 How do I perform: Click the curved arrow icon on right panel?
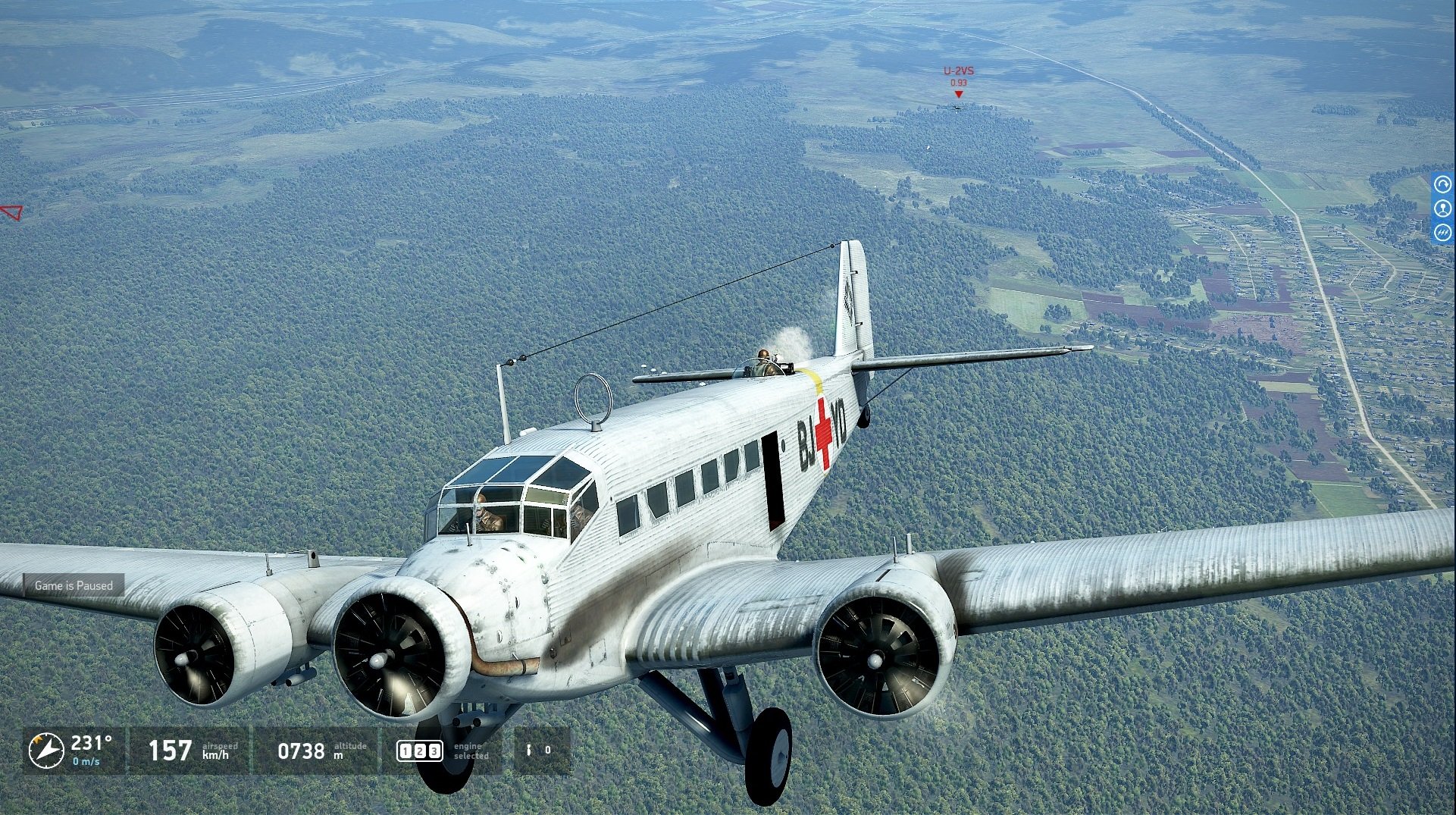(x=1443, y=184)
